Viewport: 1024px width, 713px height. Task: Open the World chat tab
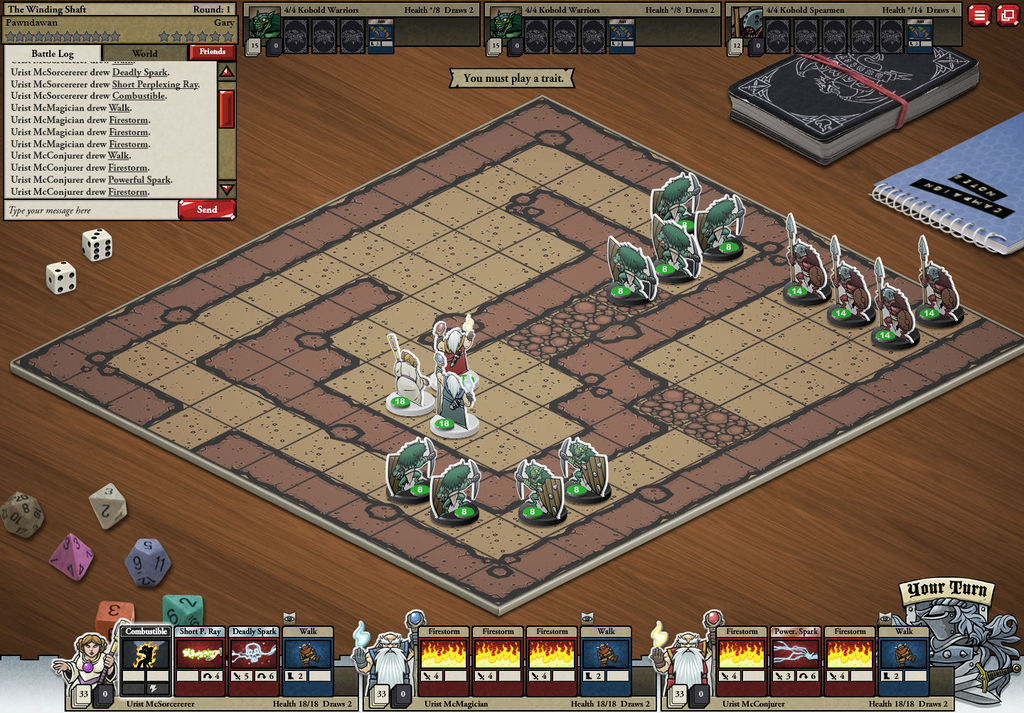[x=144, y=53]
